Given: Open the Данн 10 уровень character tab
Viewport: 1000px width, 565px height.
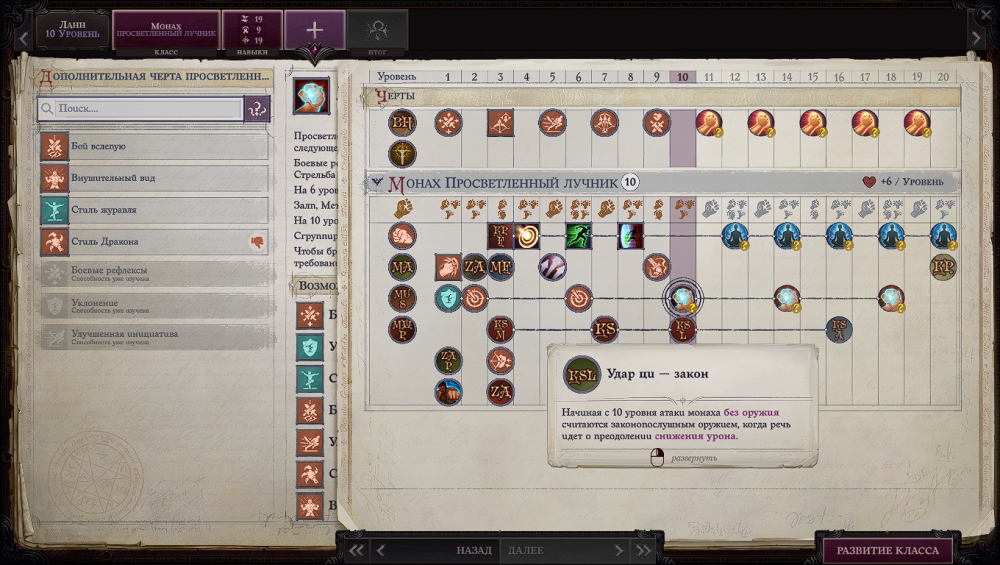Looking at the screenshot, I should point(72,29).
